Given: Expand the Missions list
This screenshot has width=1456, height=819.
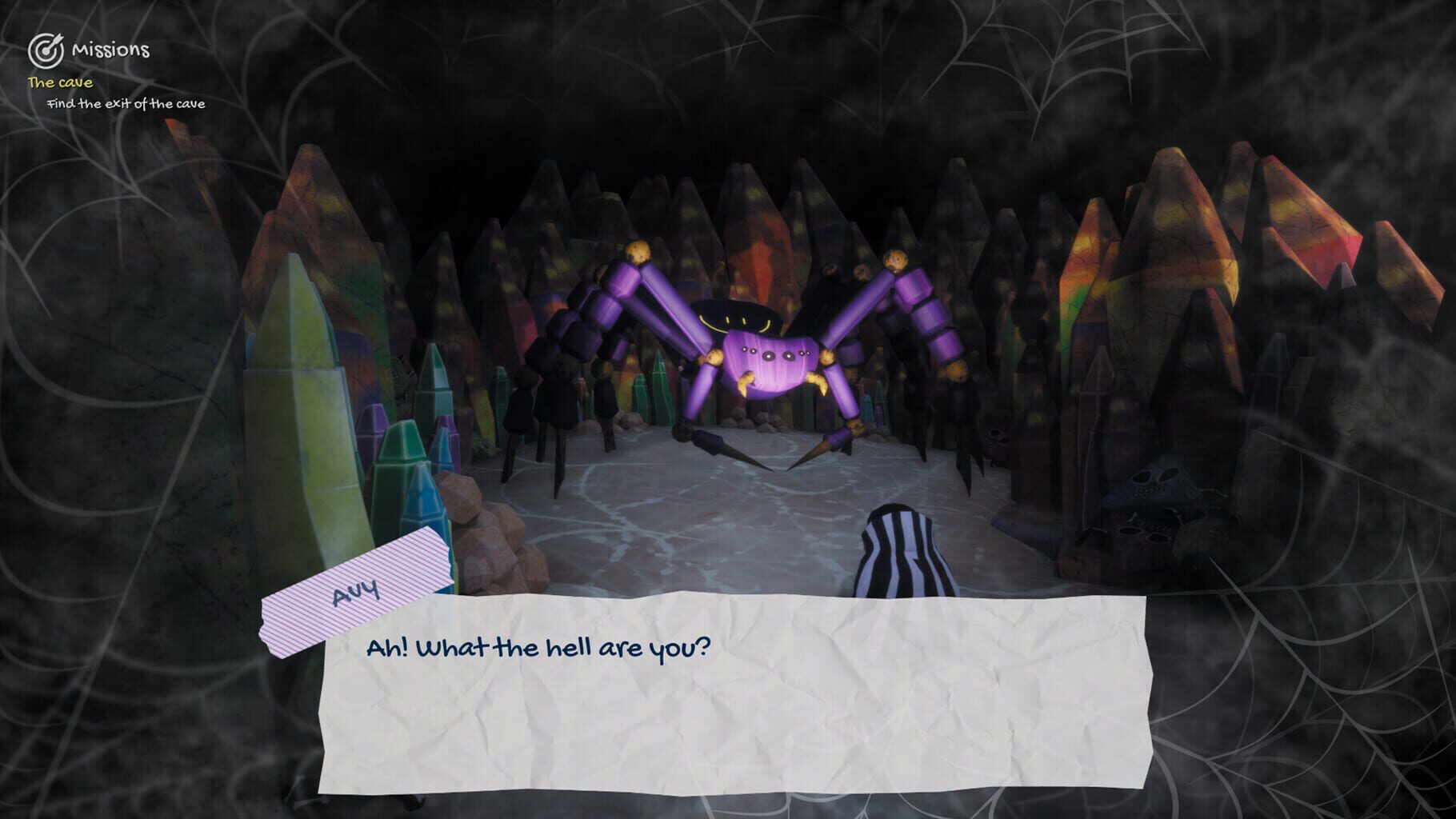Looking at the screenshot, I should [x=110, y=50].
